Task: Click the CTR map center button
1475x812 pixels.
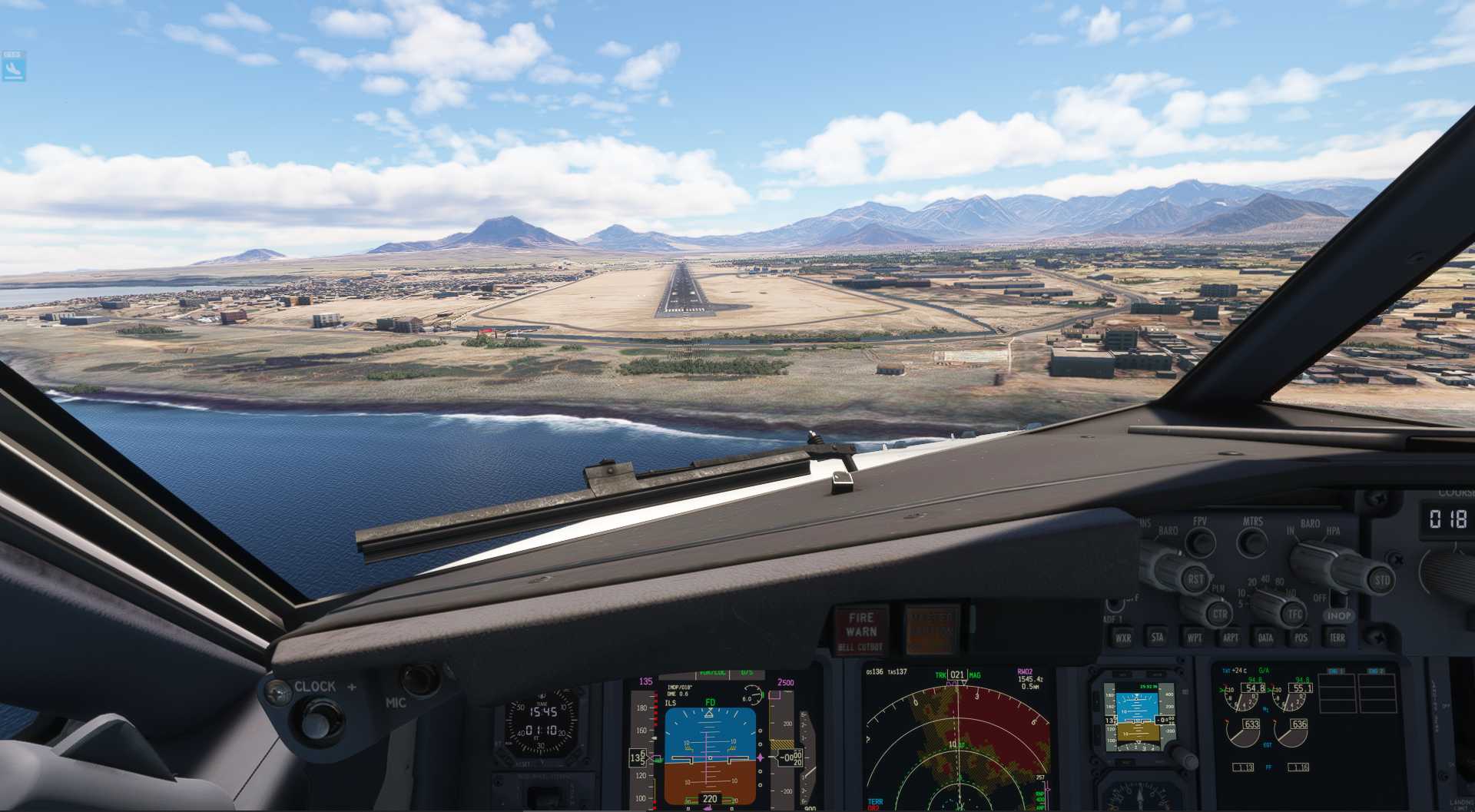Action: [1219, 615]
